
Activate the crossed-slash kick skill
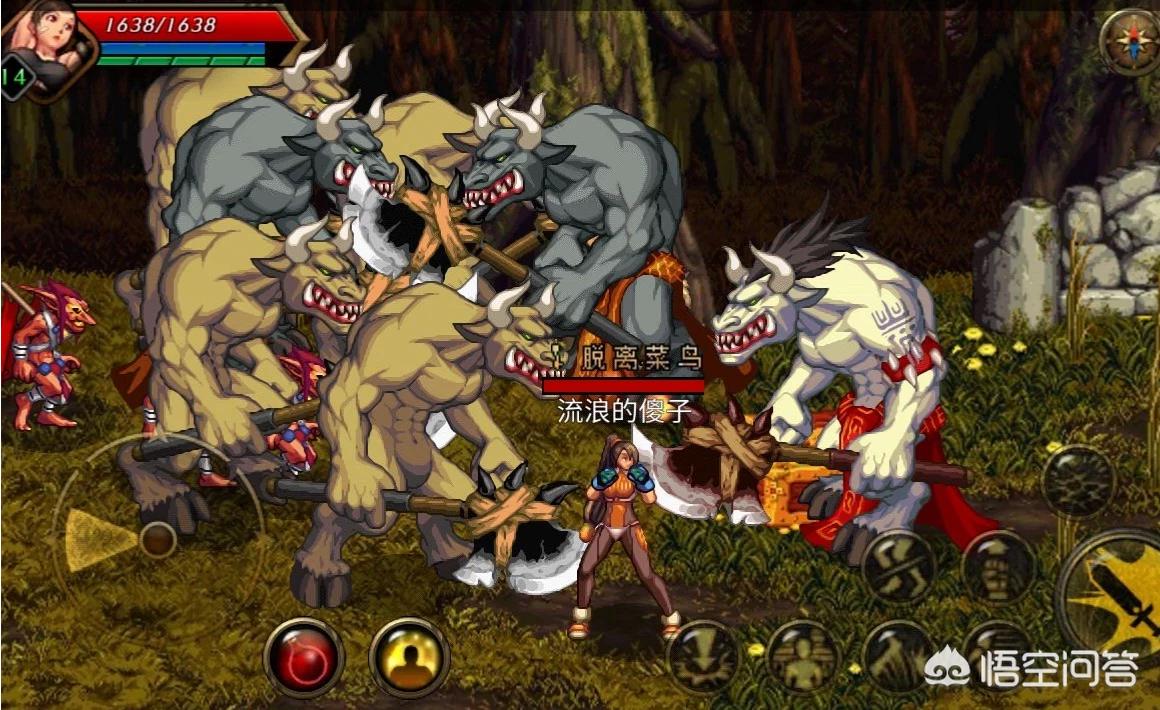pos(898,567)
